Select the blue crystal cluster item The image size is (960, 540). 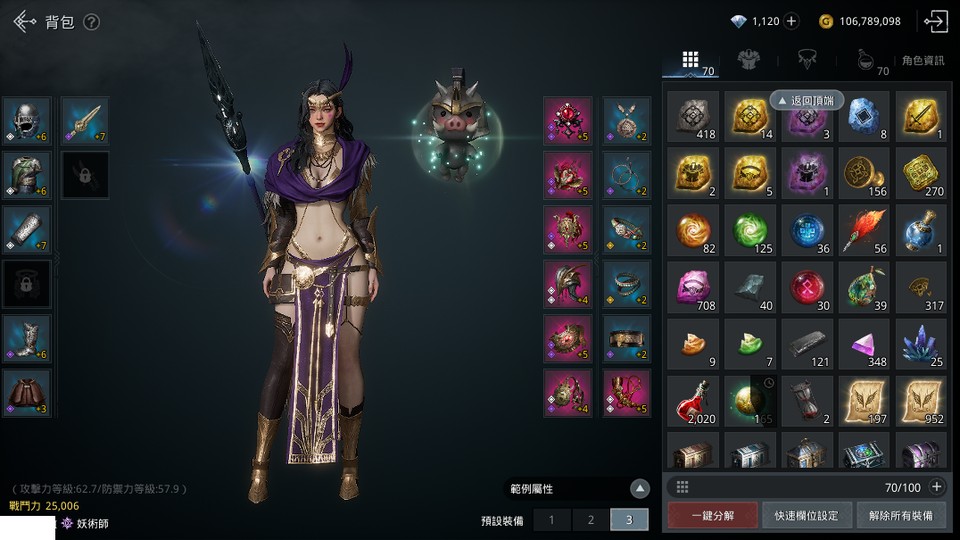tap(920, 344)
